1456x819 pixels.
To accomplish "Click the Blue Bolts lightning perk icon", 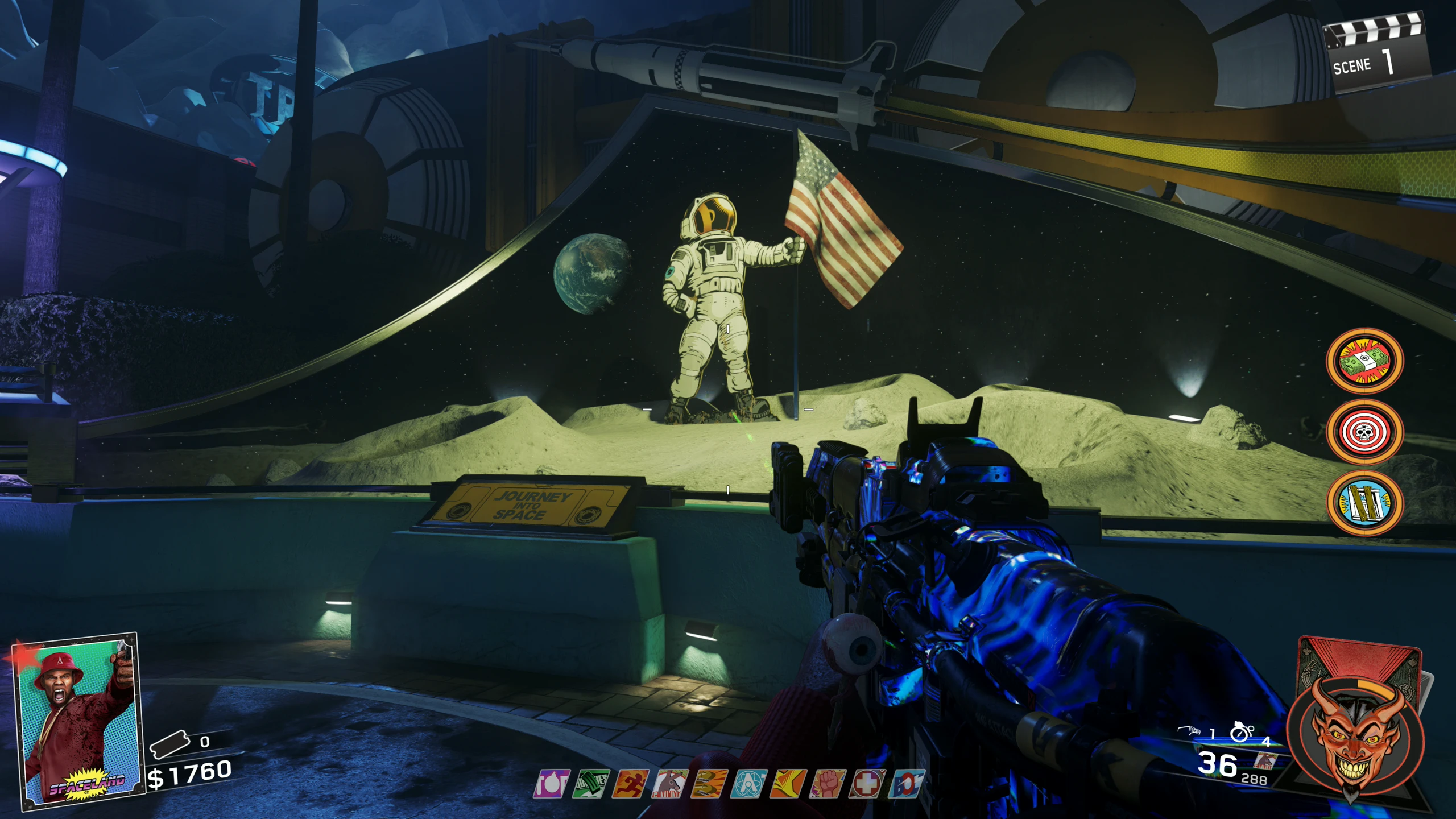I will click(906, 784).
